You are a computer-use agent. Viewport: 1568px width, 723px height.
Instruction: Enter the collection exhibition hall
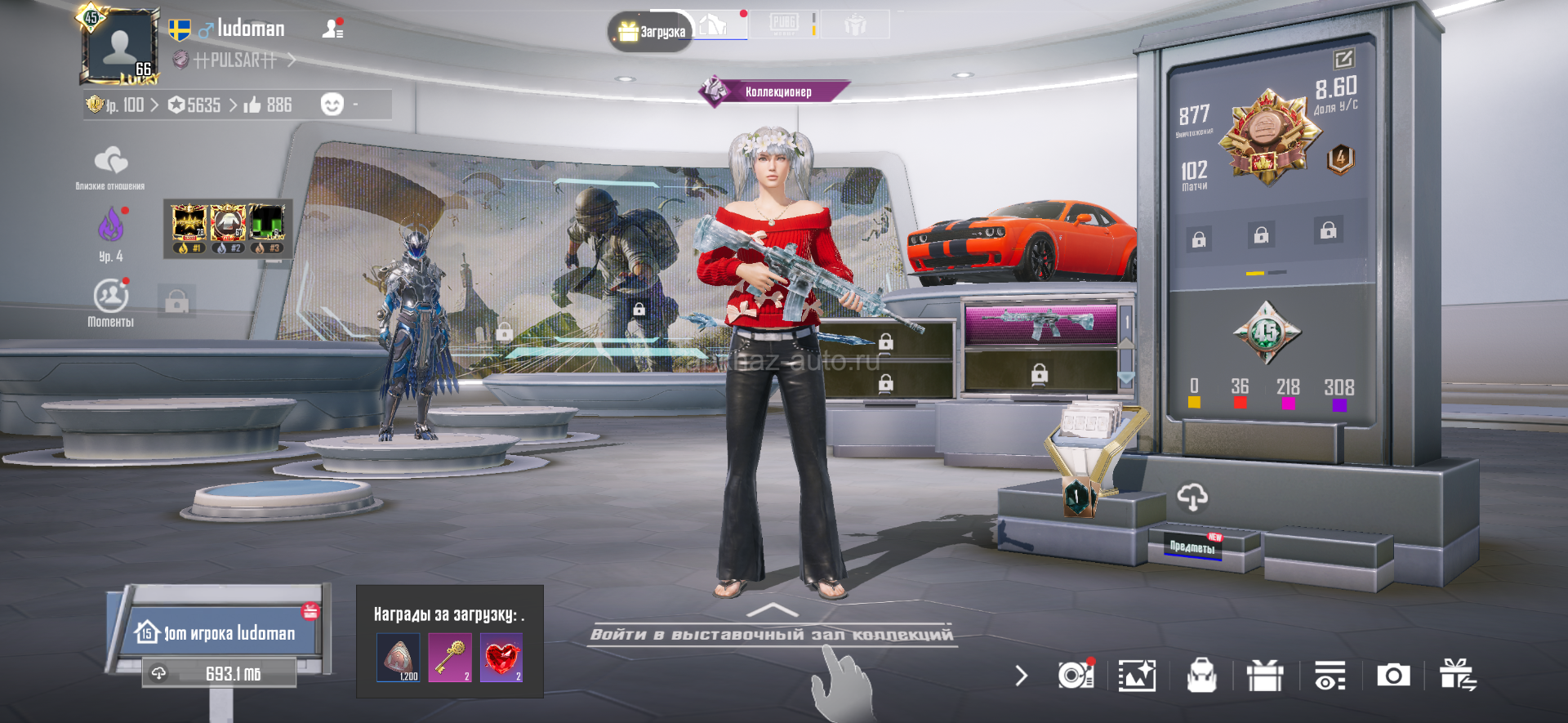(772, 634)
